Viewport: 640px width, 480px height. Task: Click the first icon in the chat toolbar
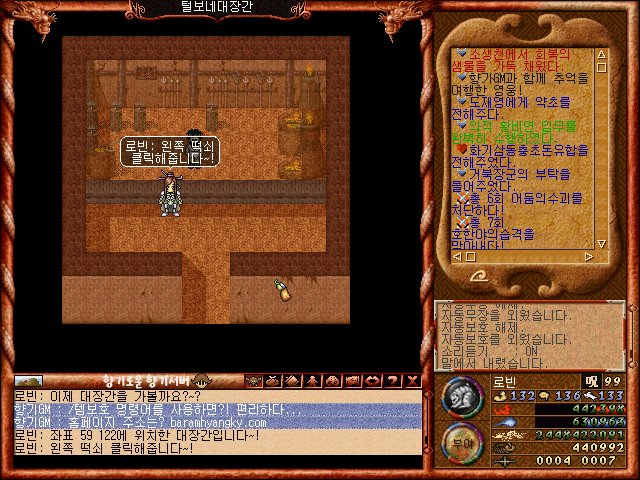click(251, 380)
